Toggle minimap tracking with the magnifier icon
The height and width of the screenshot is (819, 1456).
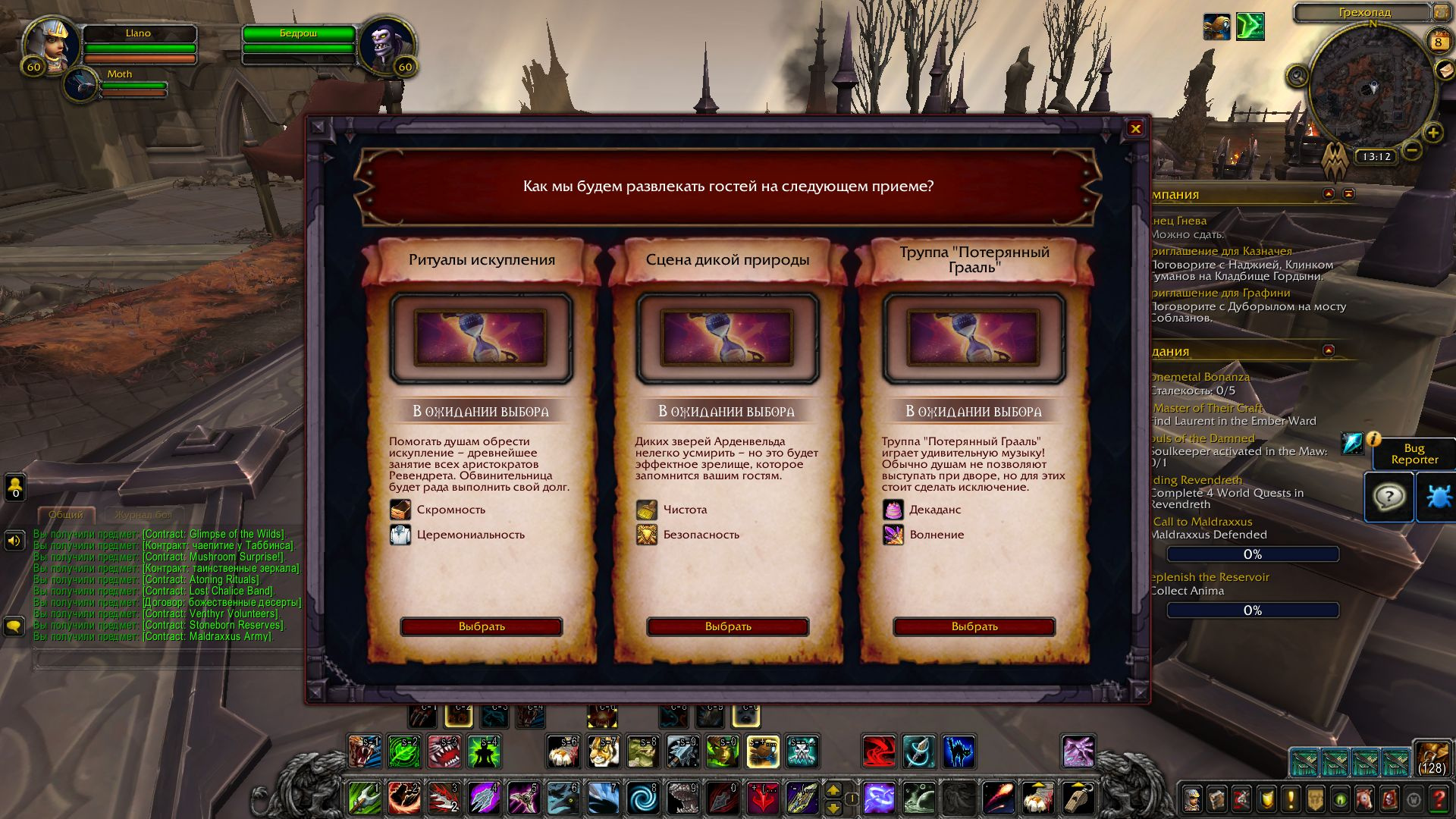point(1298,76)
